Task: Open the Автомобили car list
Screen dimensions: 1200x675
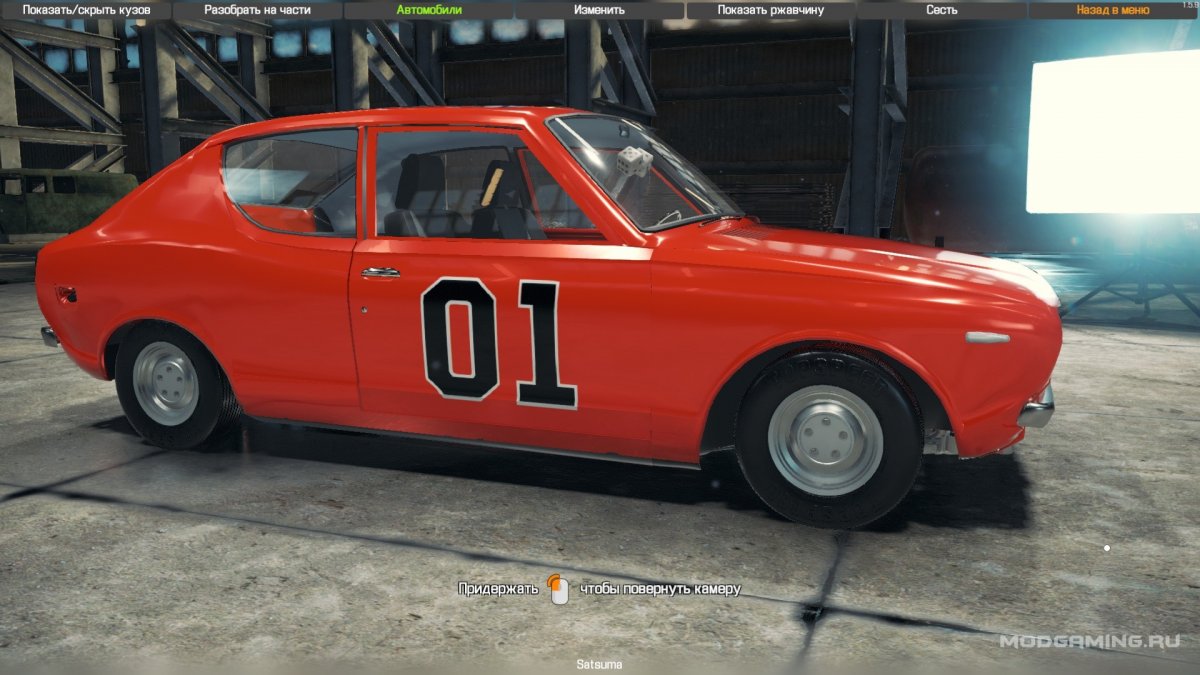Action: [x=429, y=10]
